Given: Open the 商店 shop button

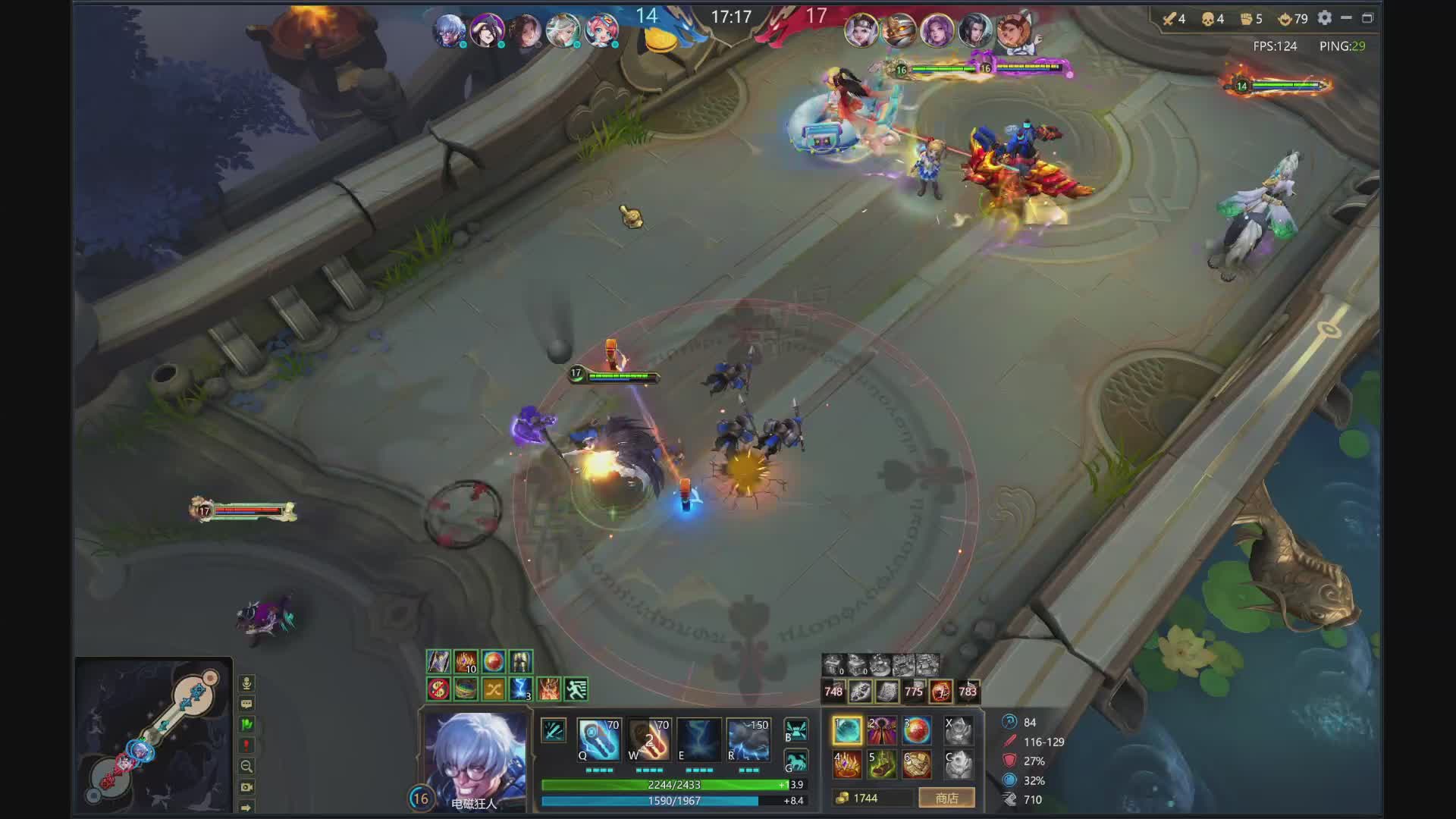Looking at the screenshot, I should (x=946, y=798).
